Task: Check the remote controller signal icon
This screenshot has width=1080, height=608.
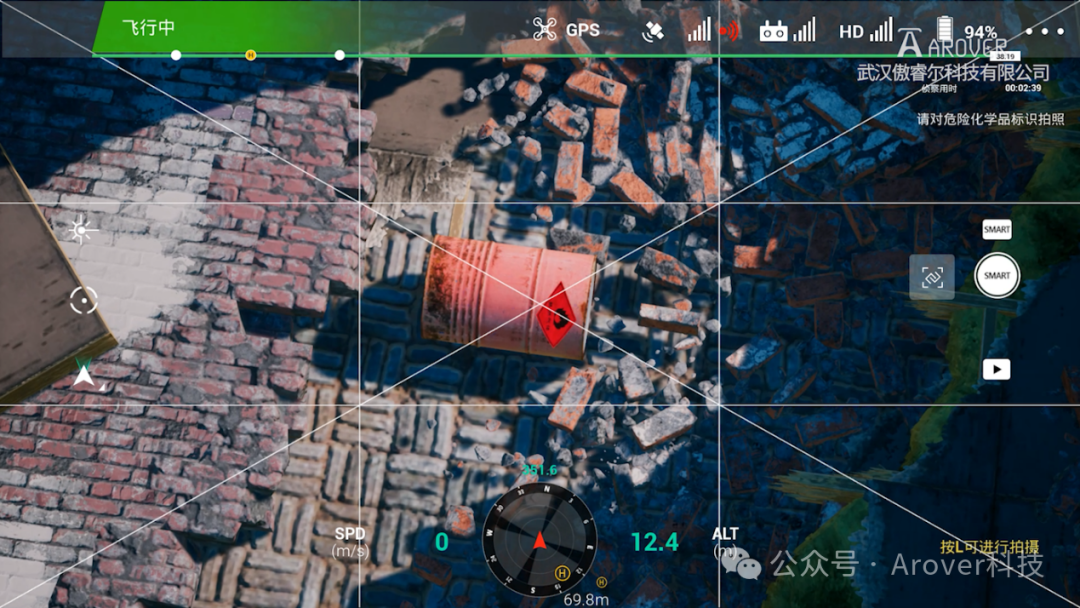Action: tap(787, 31)
